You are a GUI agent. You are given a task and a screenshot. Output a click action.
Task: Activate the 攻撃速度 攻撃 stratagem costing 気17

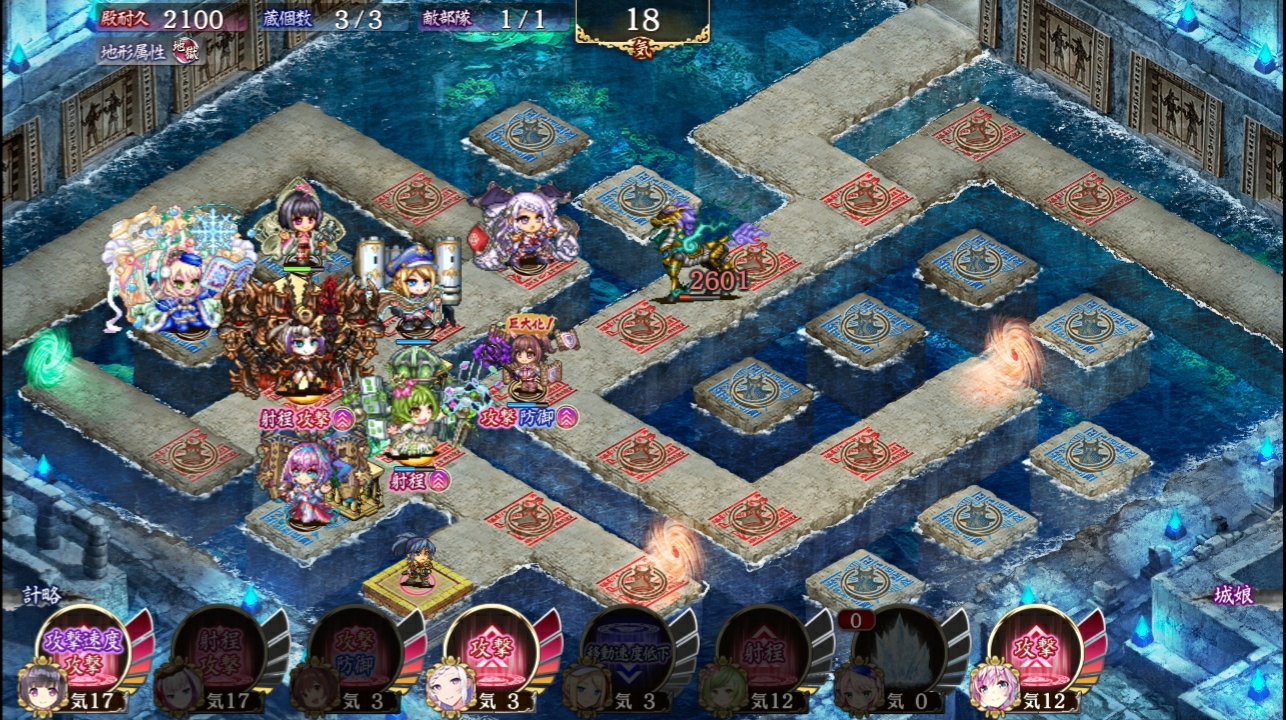point(82,651)
